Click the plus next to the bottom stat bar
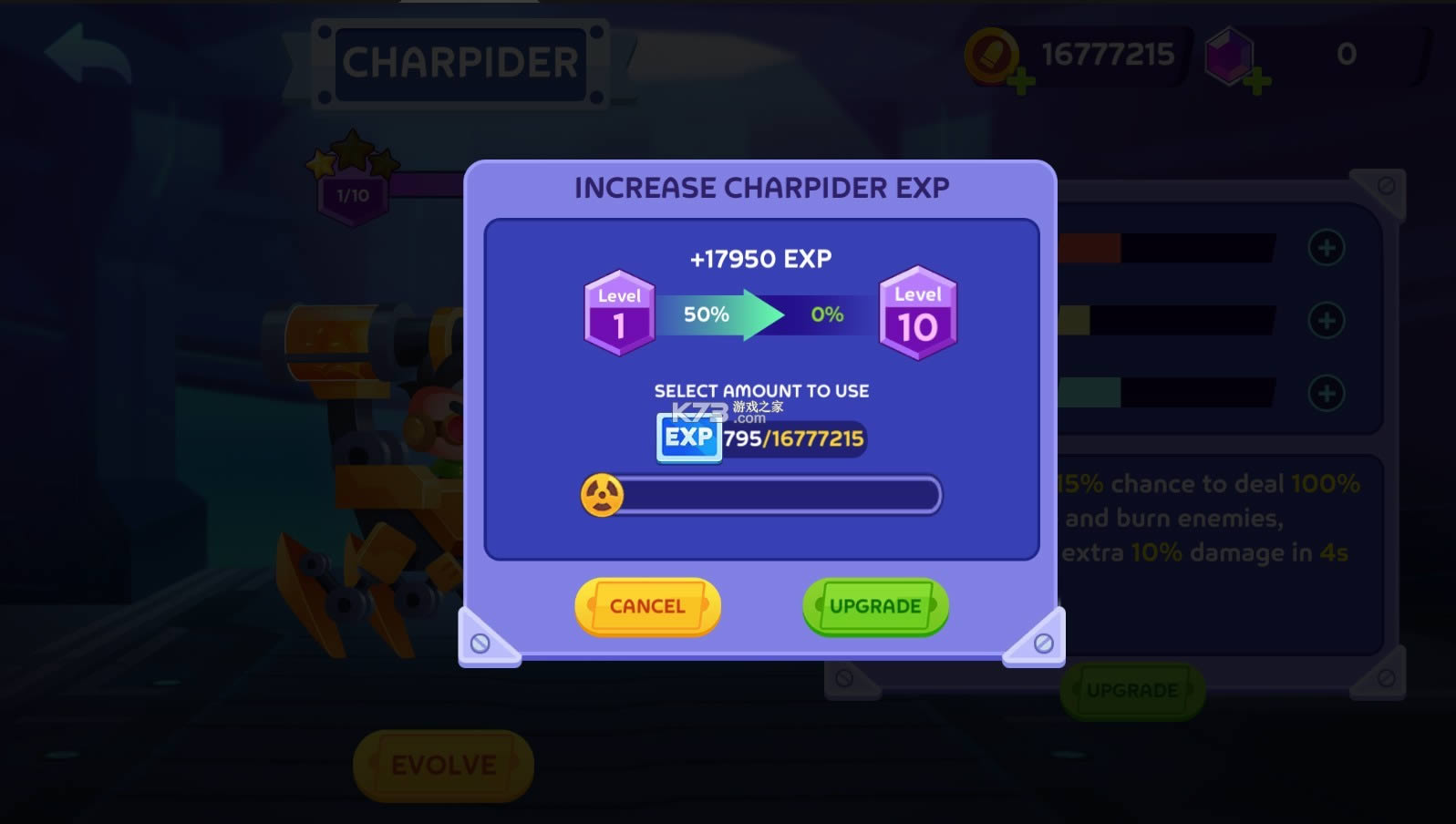This screenshot has height=824, width=1456. [1327, 395]
